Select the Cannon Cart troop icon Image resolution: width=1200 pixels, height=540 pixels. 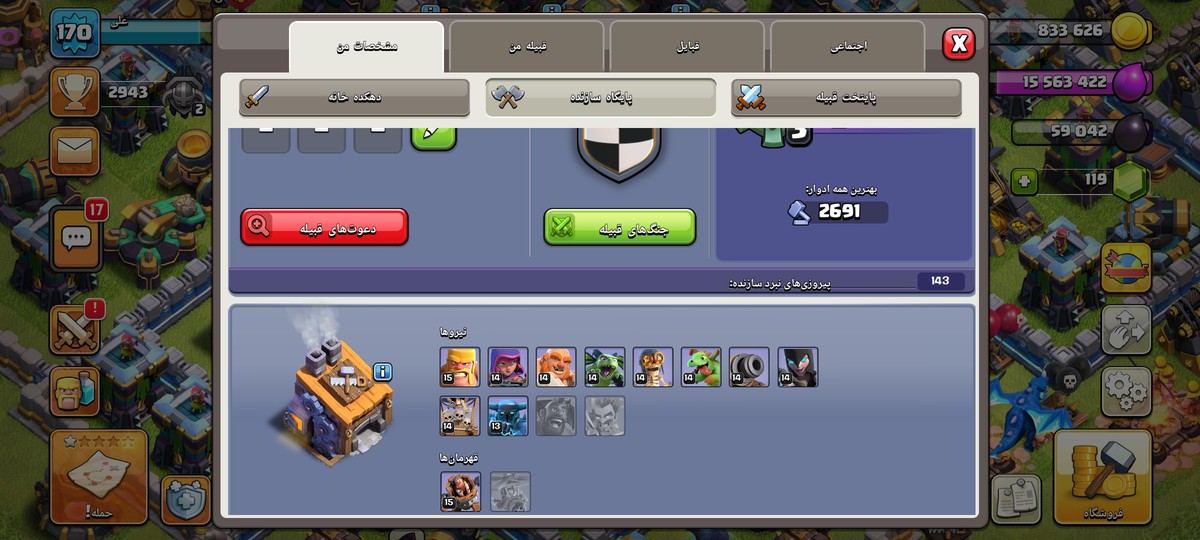(749, 367)
